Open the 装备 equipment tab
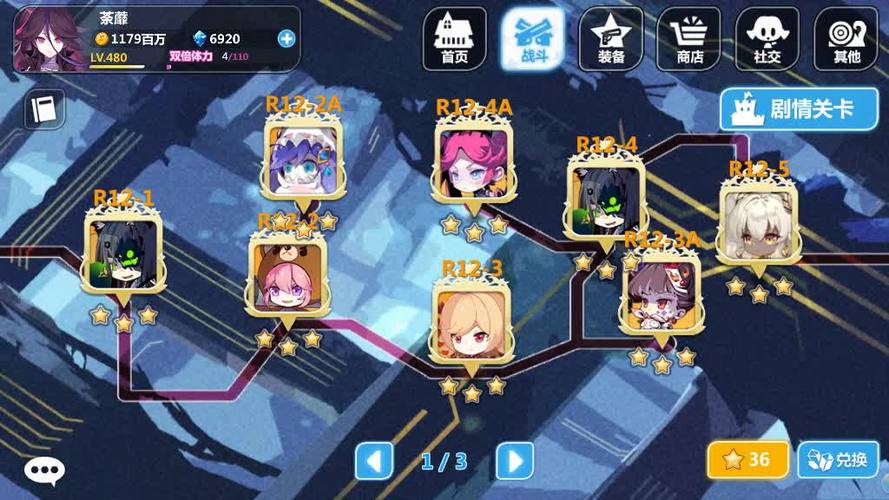This screenshot has width=889, height=500. pos(611,40)
